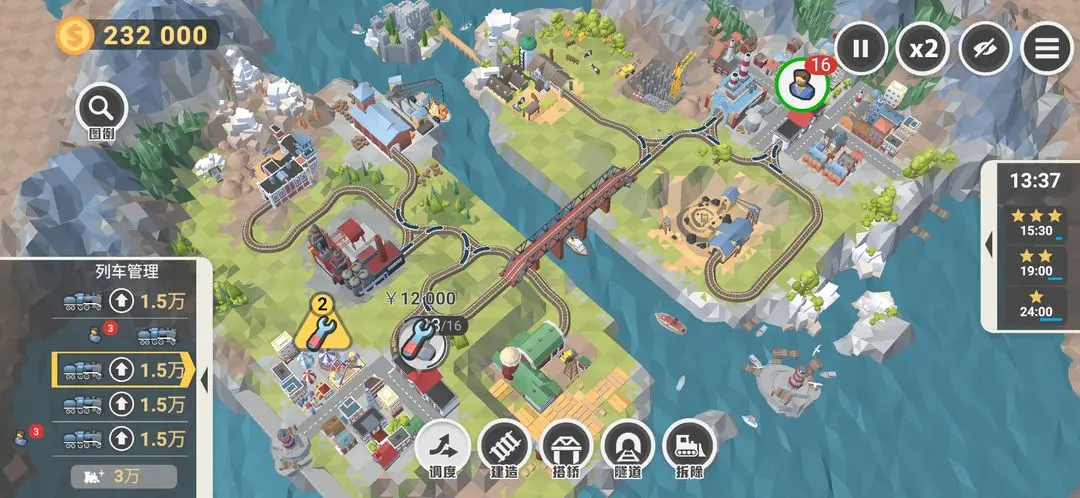Activate the 隧道 tunnel tool

(628, 446)
